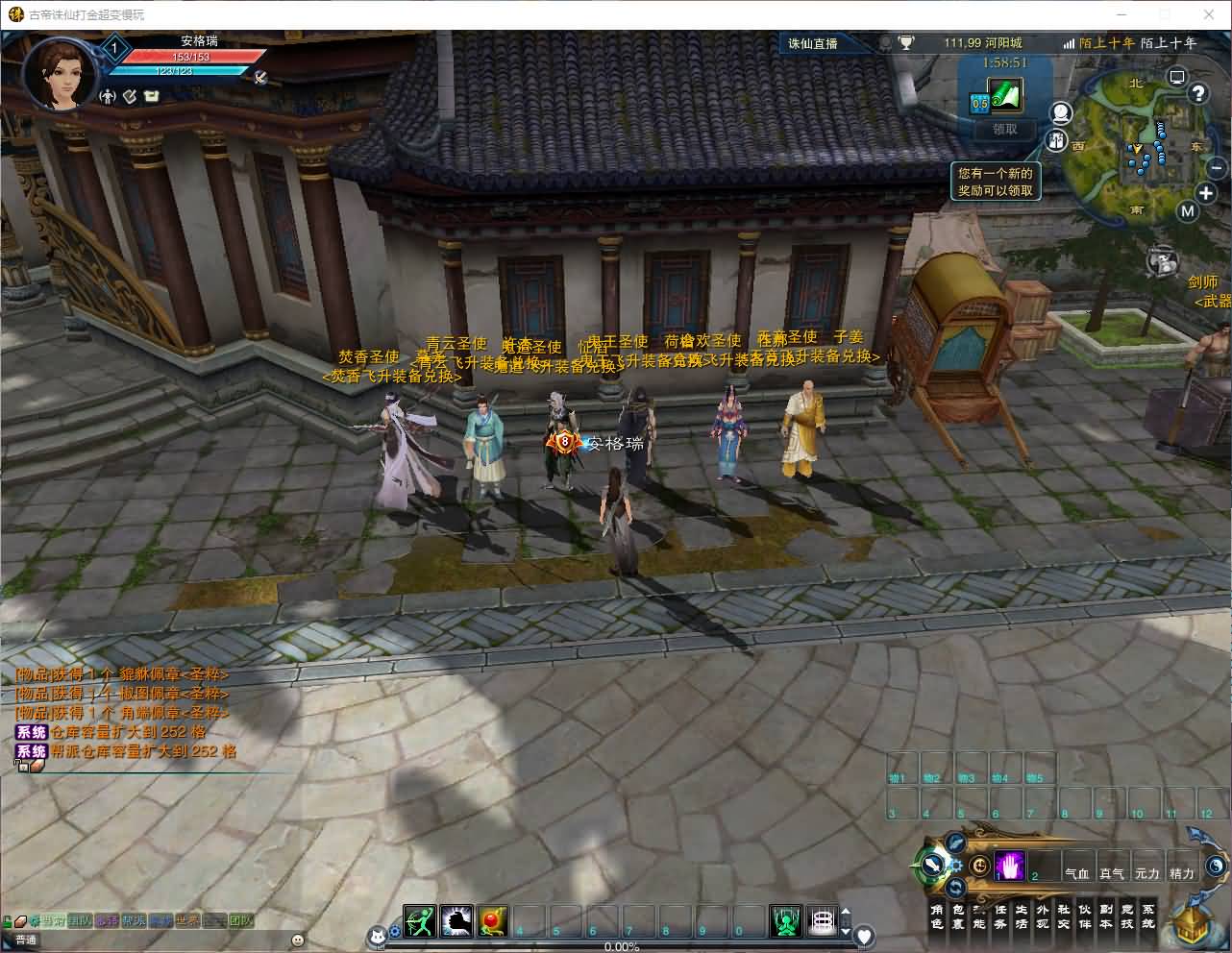Open the 普通 chat channel selector
This screenshot has width=1232, height=953.
25,939
